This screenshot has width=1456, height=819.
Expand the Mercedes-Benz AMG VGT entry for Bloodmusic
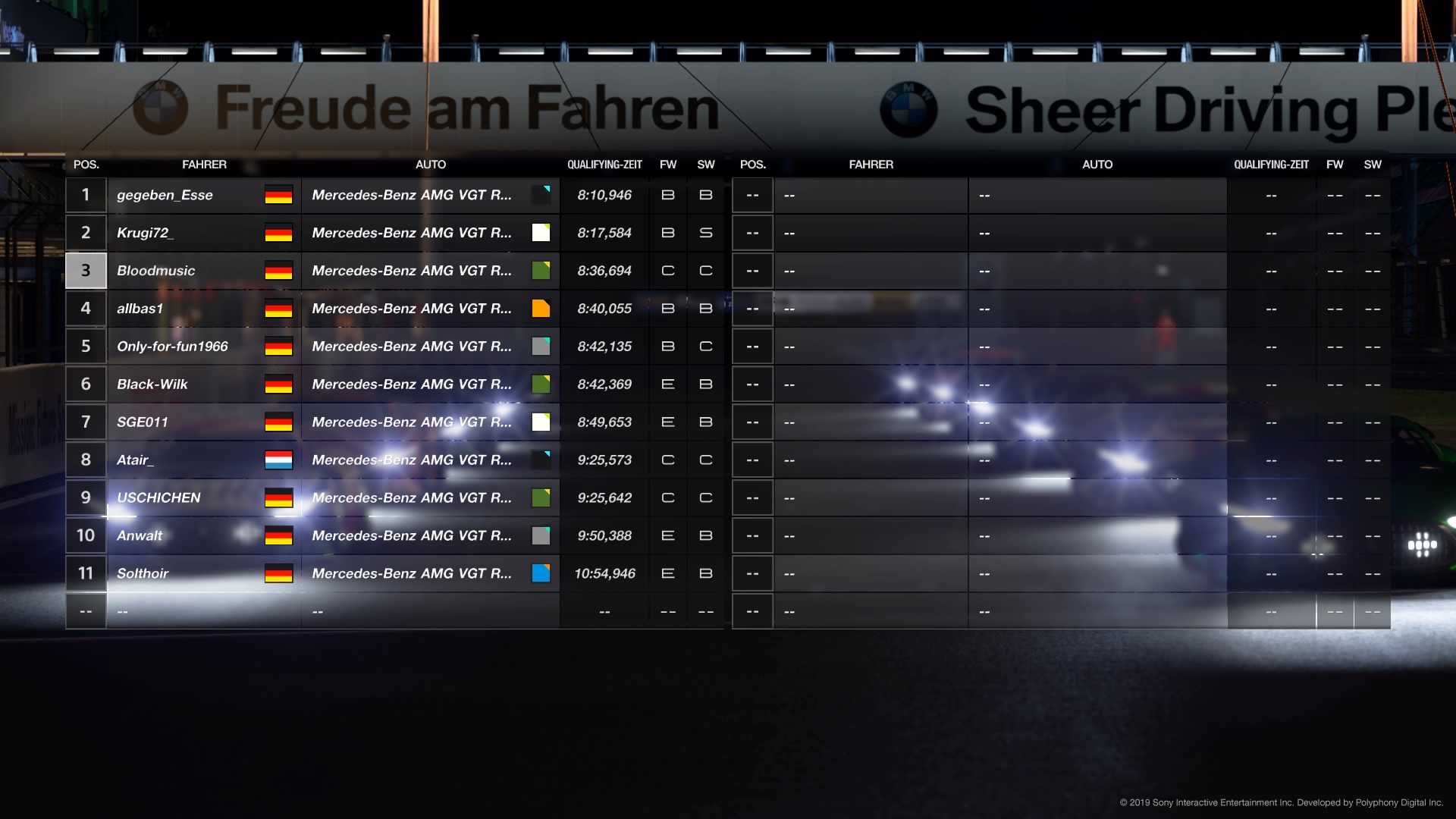(x=413, y=270)
